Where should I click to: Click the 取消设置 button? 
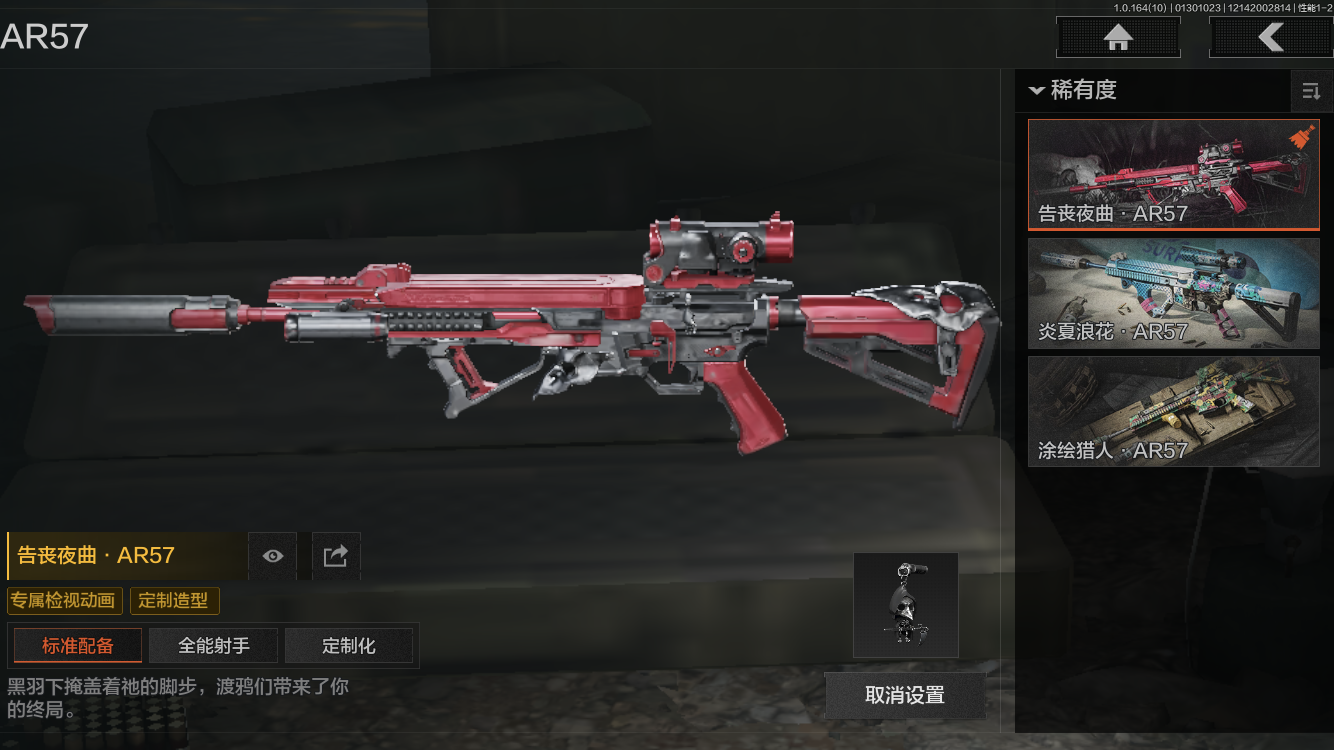905,695
